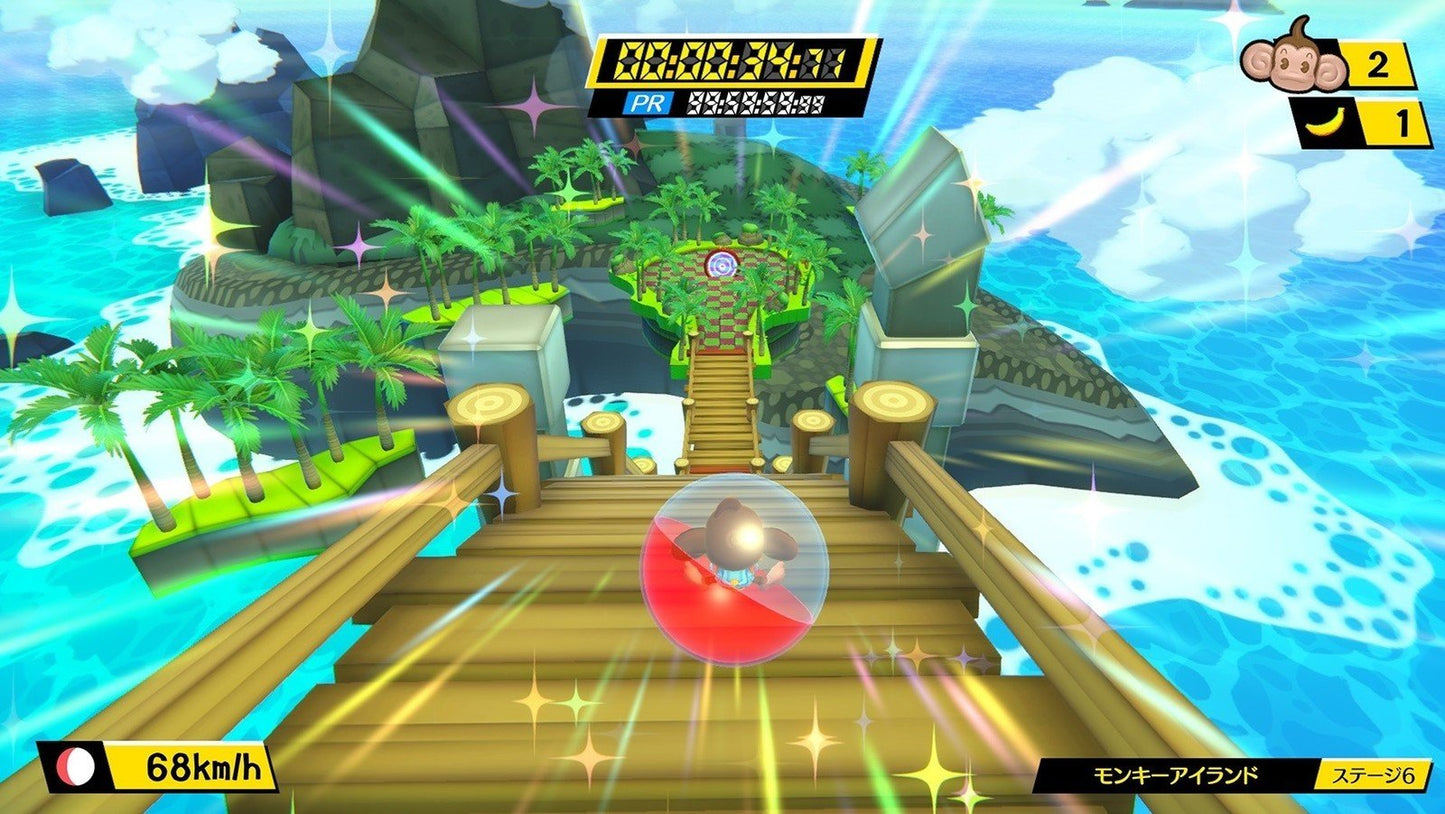
Task: Toggle the banana count showing 1
Action: click(x=1404, y=123)
